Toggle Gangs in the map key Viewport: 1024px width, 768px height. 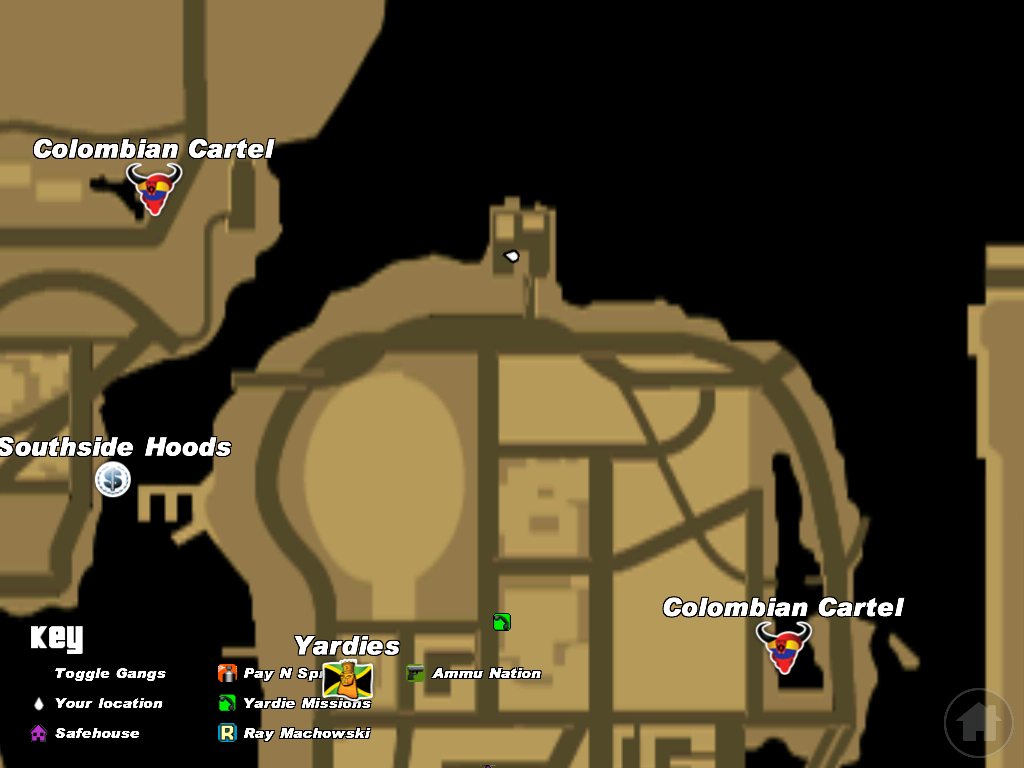[x=110, y=674]
